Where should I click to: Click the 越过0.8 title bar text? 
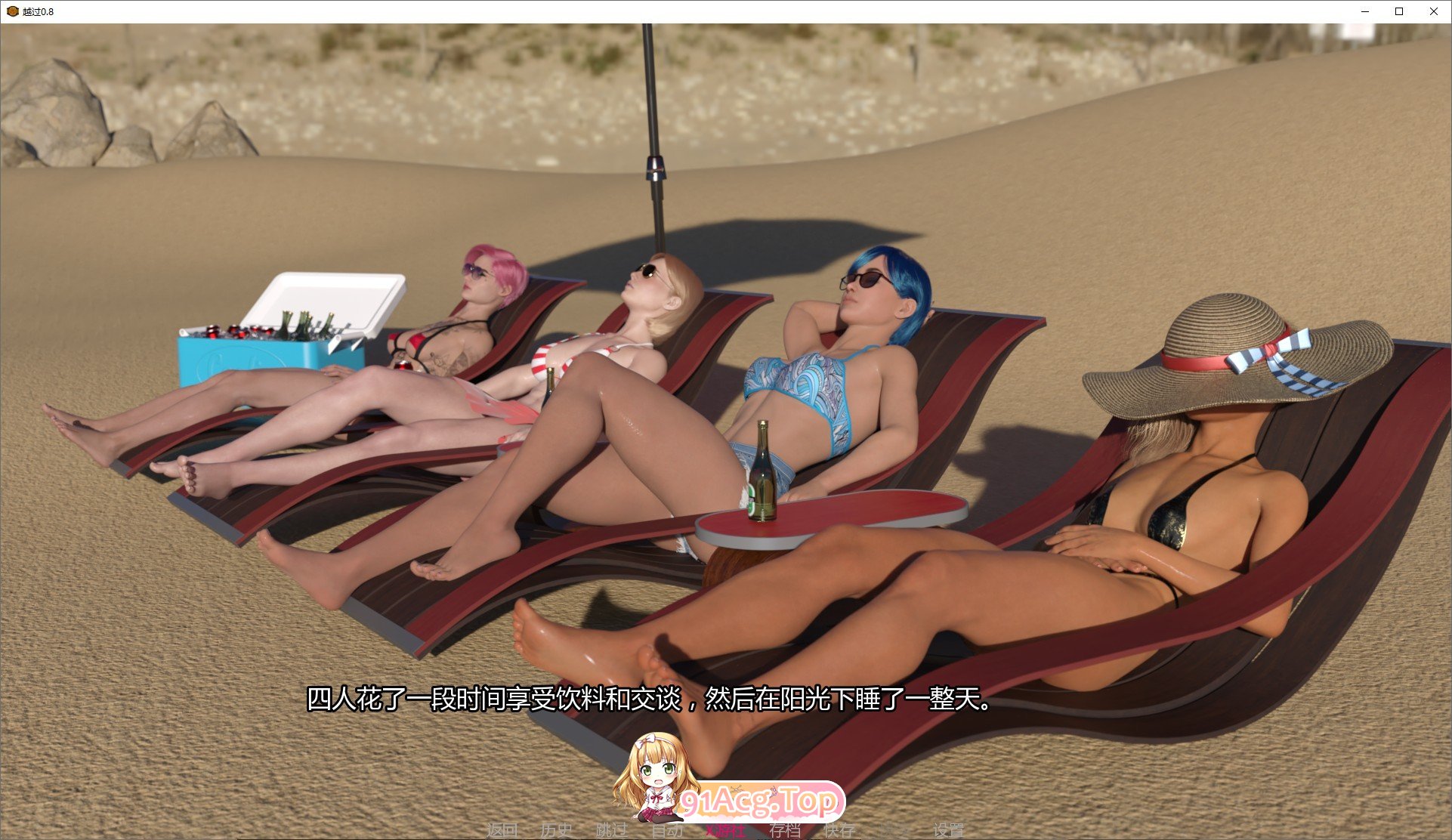coord(37,11)
